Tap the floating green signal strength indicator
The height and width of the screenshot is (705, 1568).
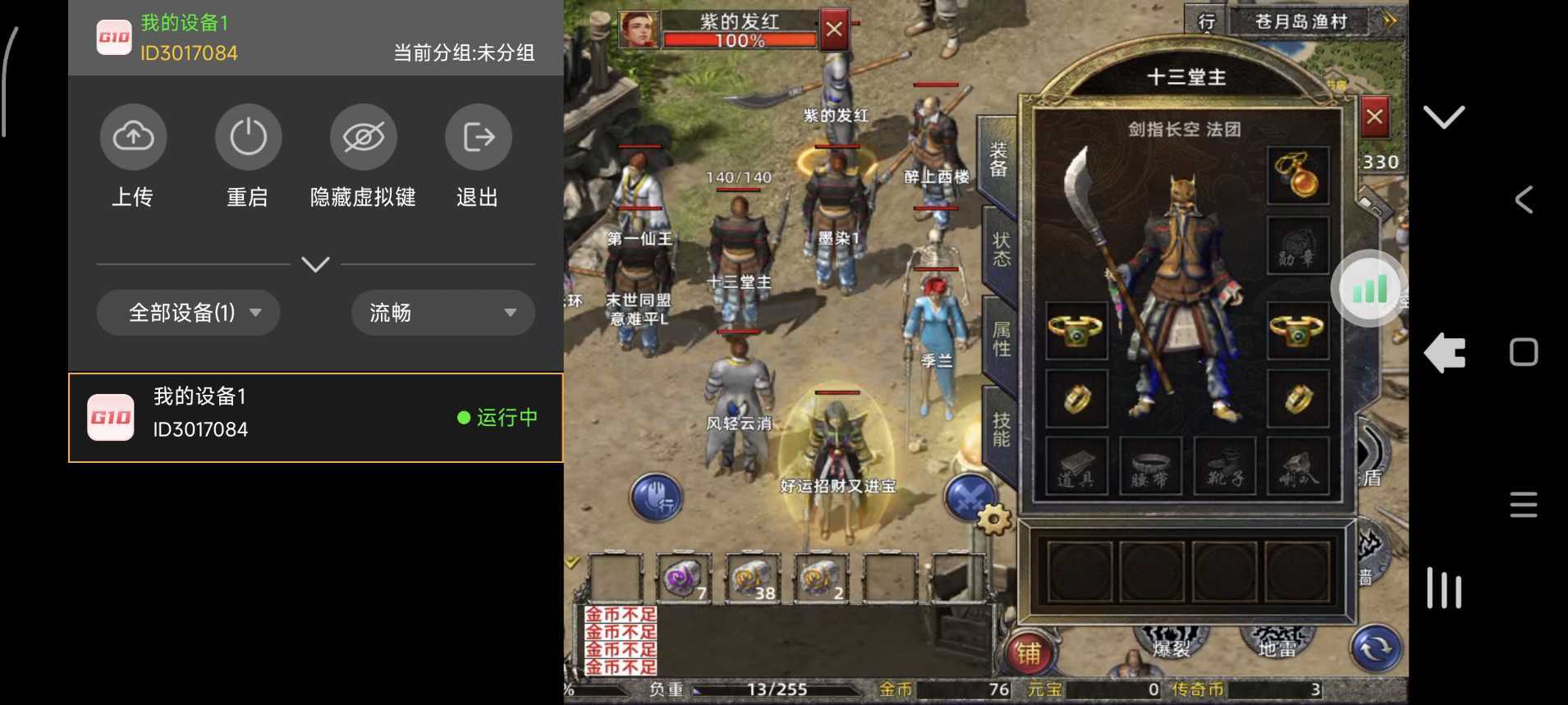[1368, 288]
